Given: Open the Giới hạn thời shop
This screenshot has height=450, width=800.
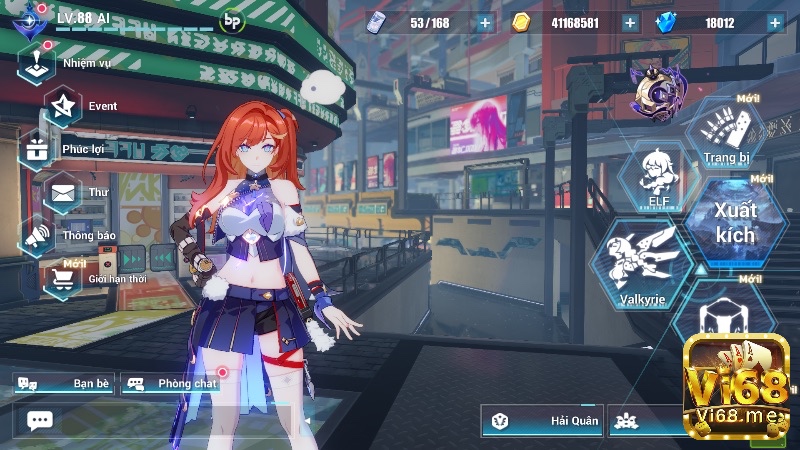Looking at the screenshot, I should (63, 278).
